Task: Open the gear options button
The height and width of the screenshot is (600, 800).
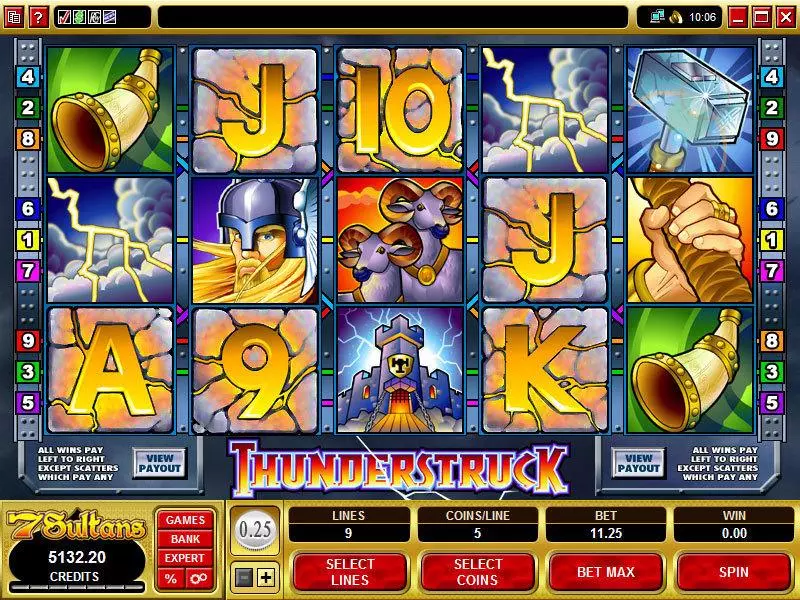Action: click(x=197, y=579)
